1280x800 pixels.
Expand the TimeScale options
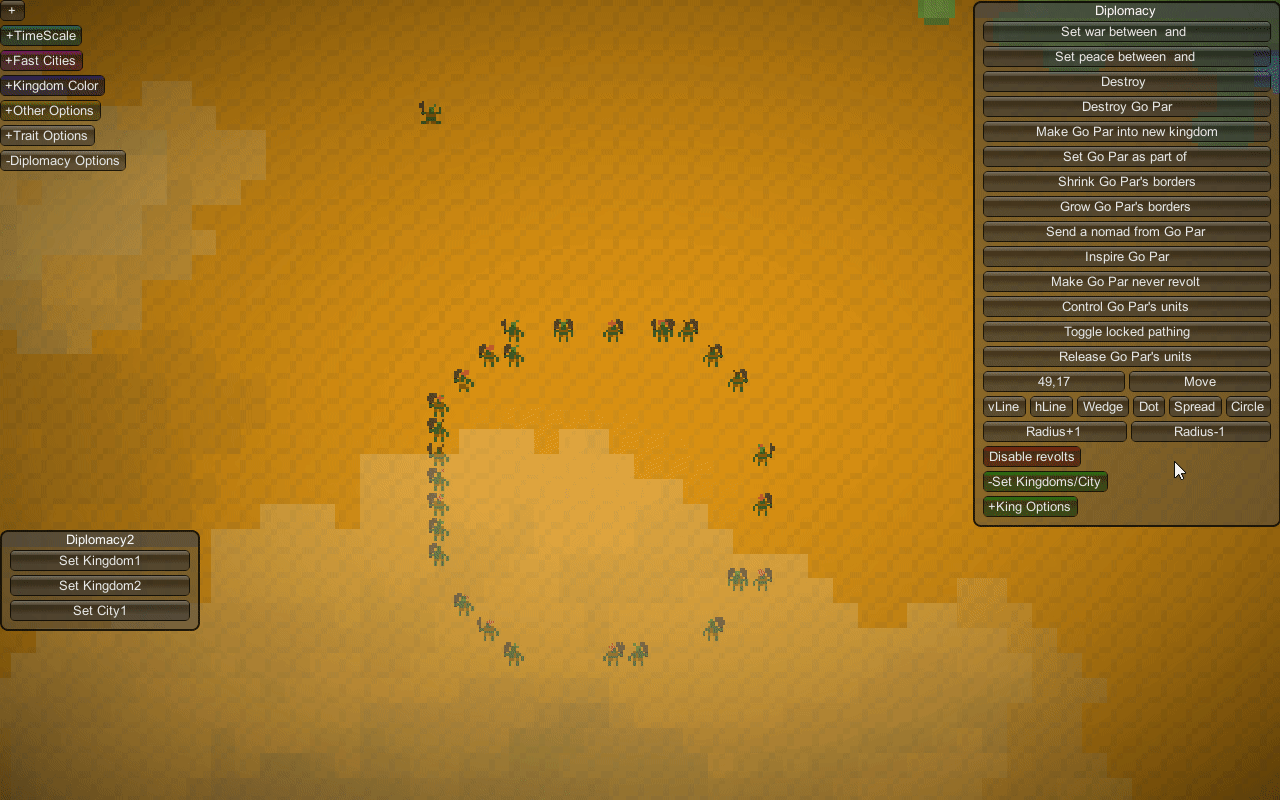tap(41, 36)
